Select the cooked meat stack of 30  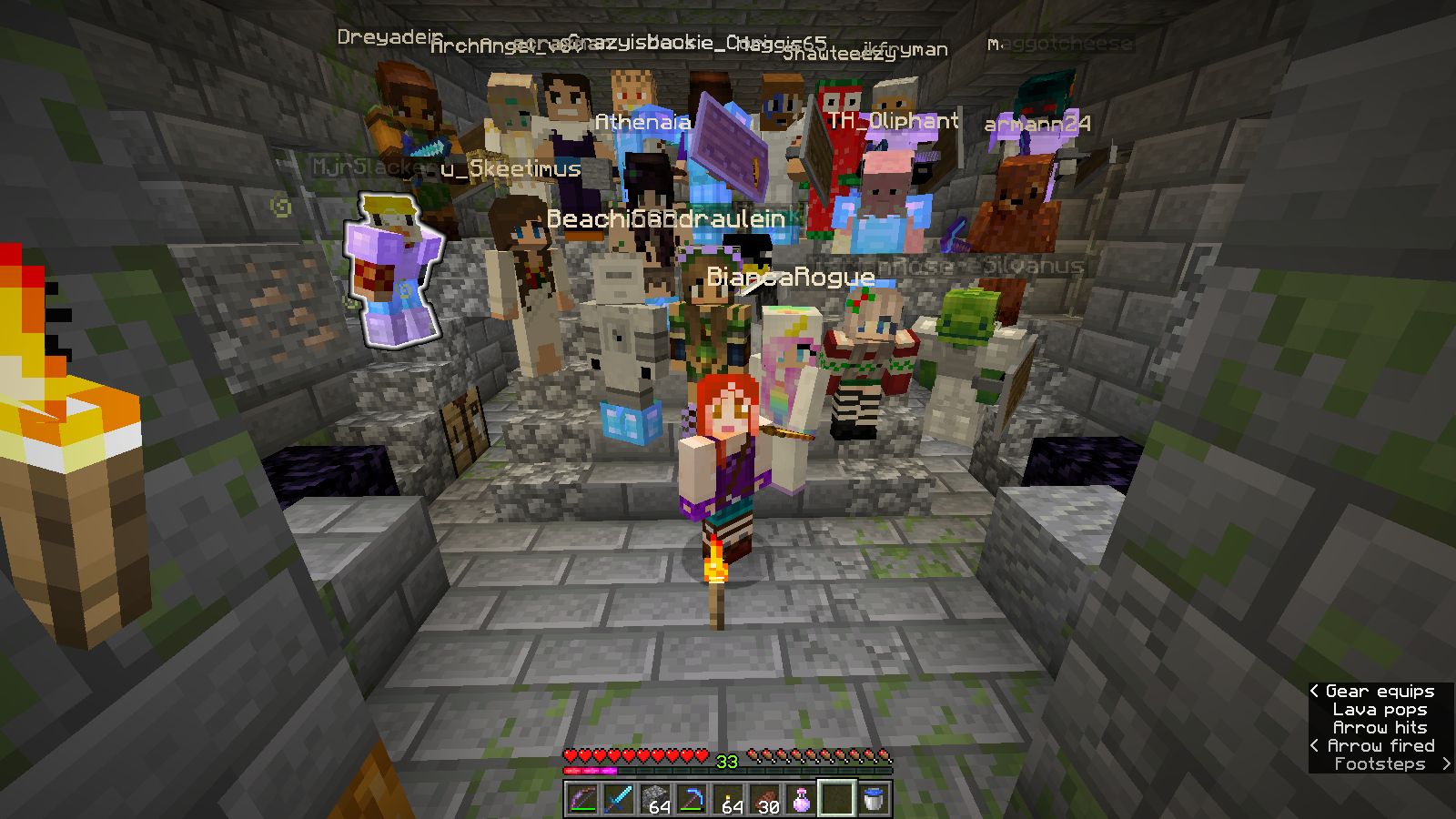tap(764, 799)
